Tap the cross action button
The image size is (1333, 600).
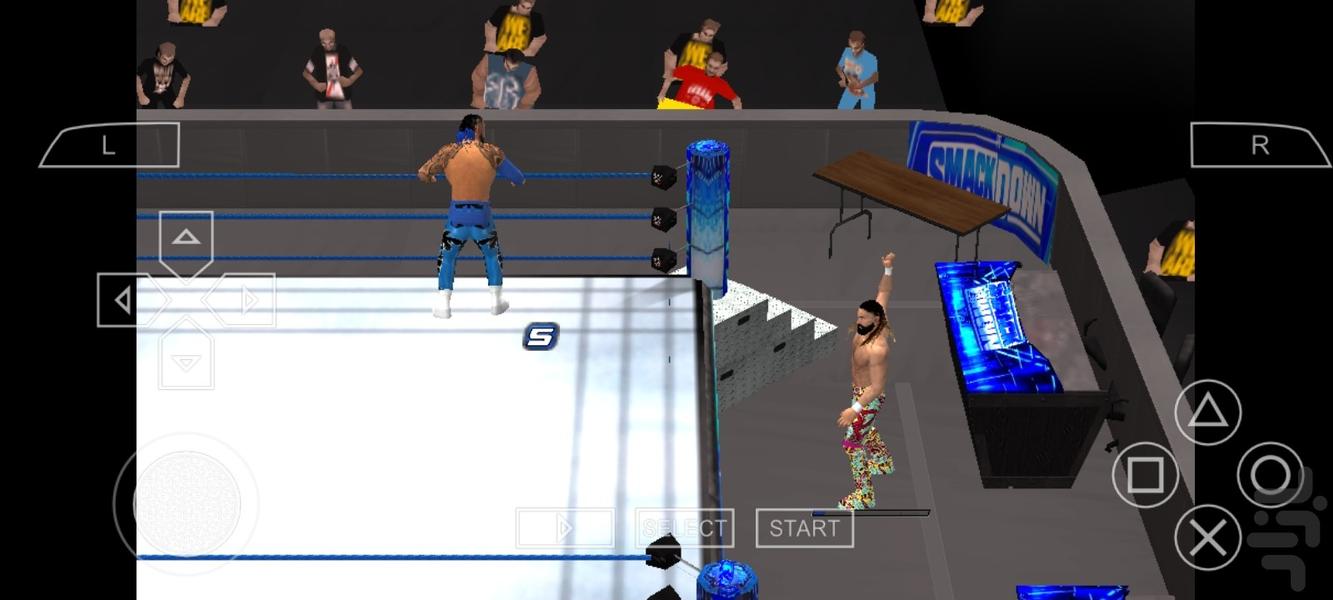coord(1207,539)
